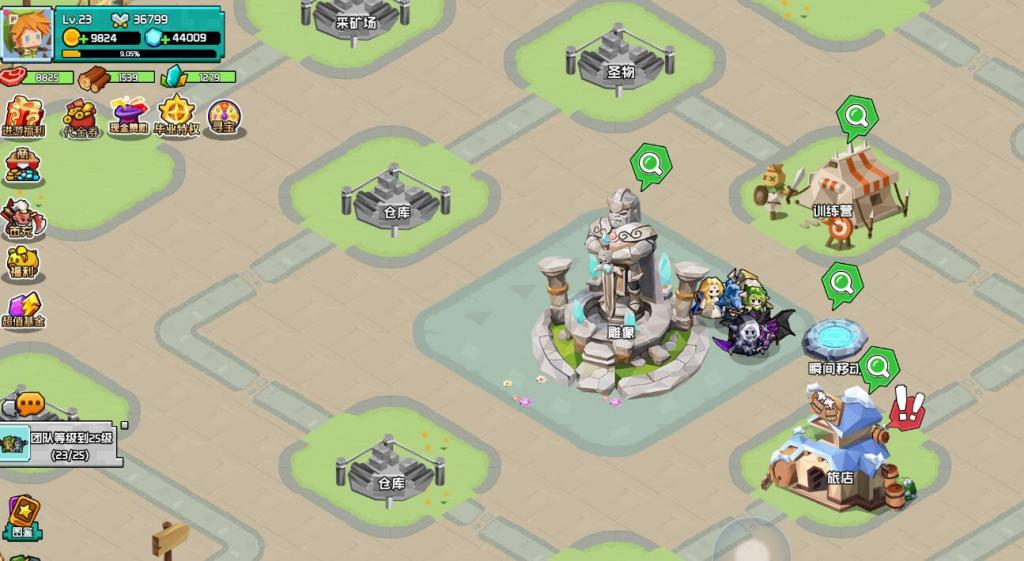The height and width of the screenshot is (561, 1024).
Task: Open the first-recharge warrior icon
Action: click(22, 217)
